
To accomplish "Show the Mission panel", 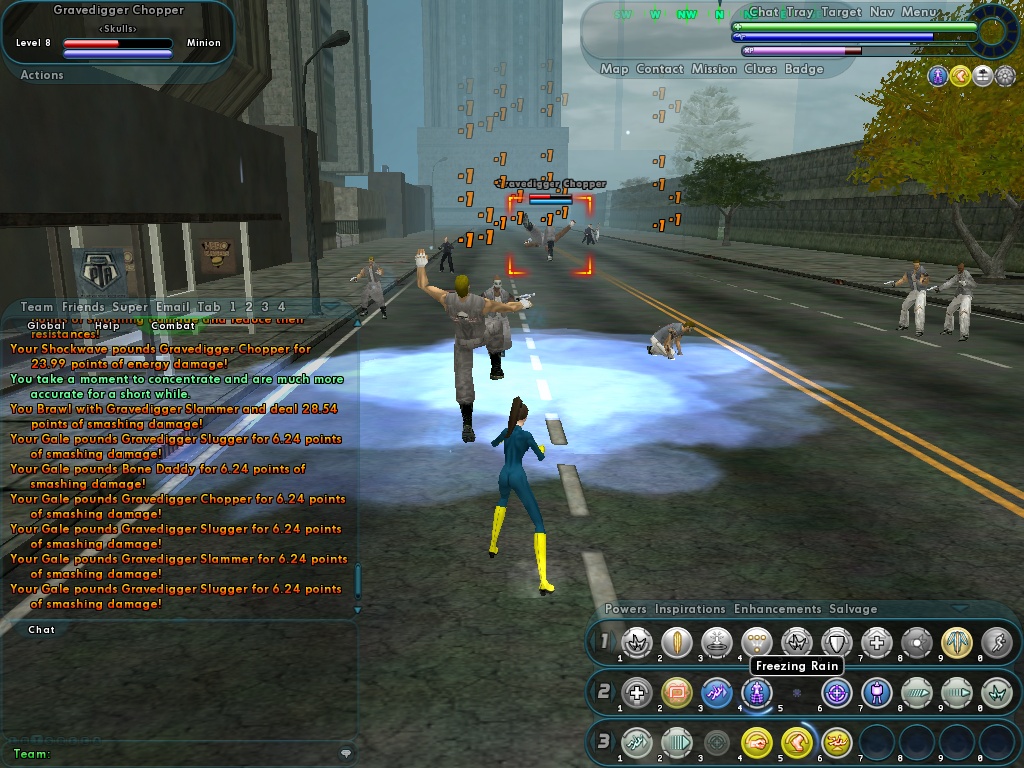I will click(x=714, y=69).
